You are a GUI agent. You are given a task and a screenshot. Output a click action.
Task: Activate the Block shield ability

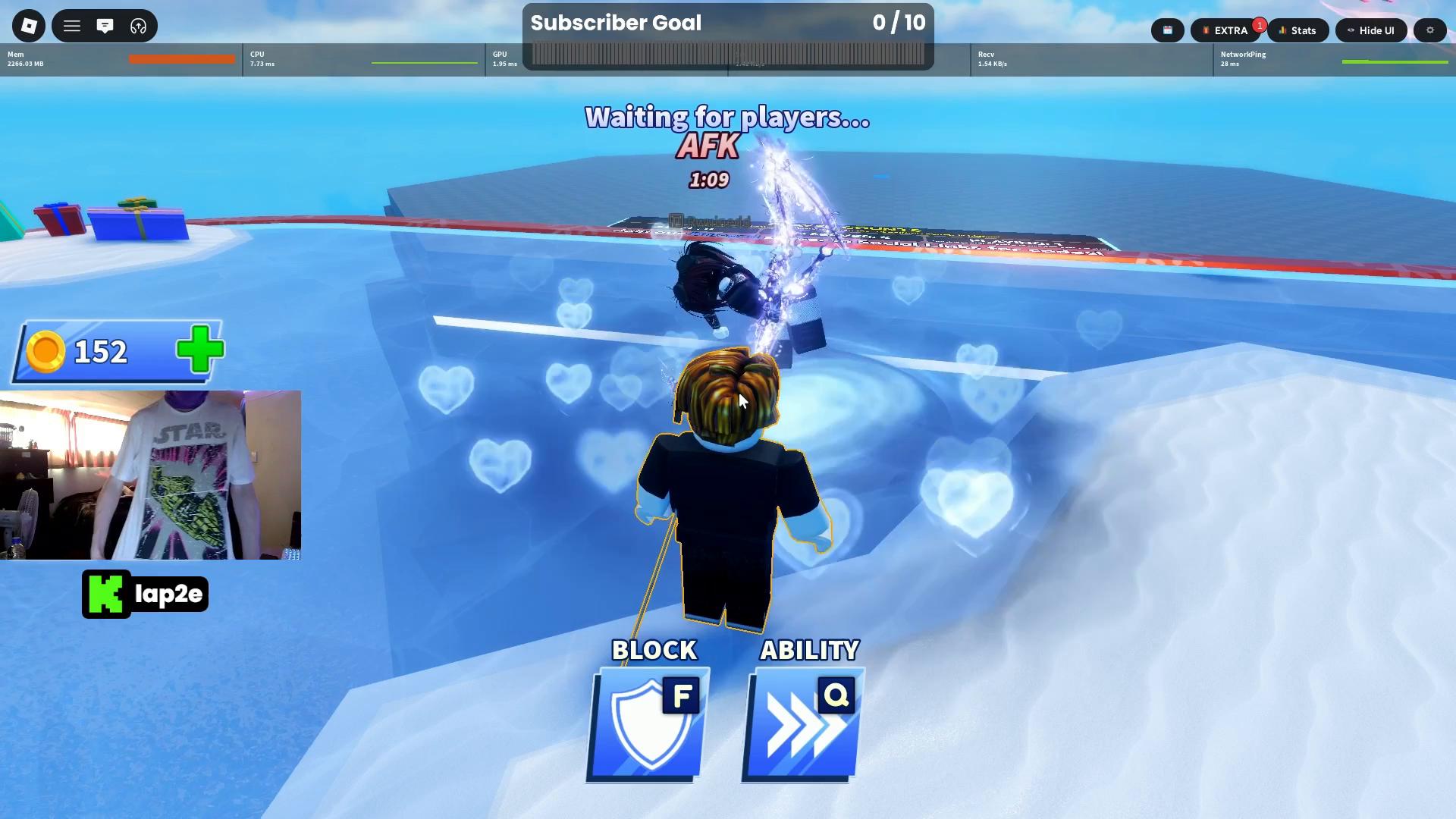coord(649,724)
